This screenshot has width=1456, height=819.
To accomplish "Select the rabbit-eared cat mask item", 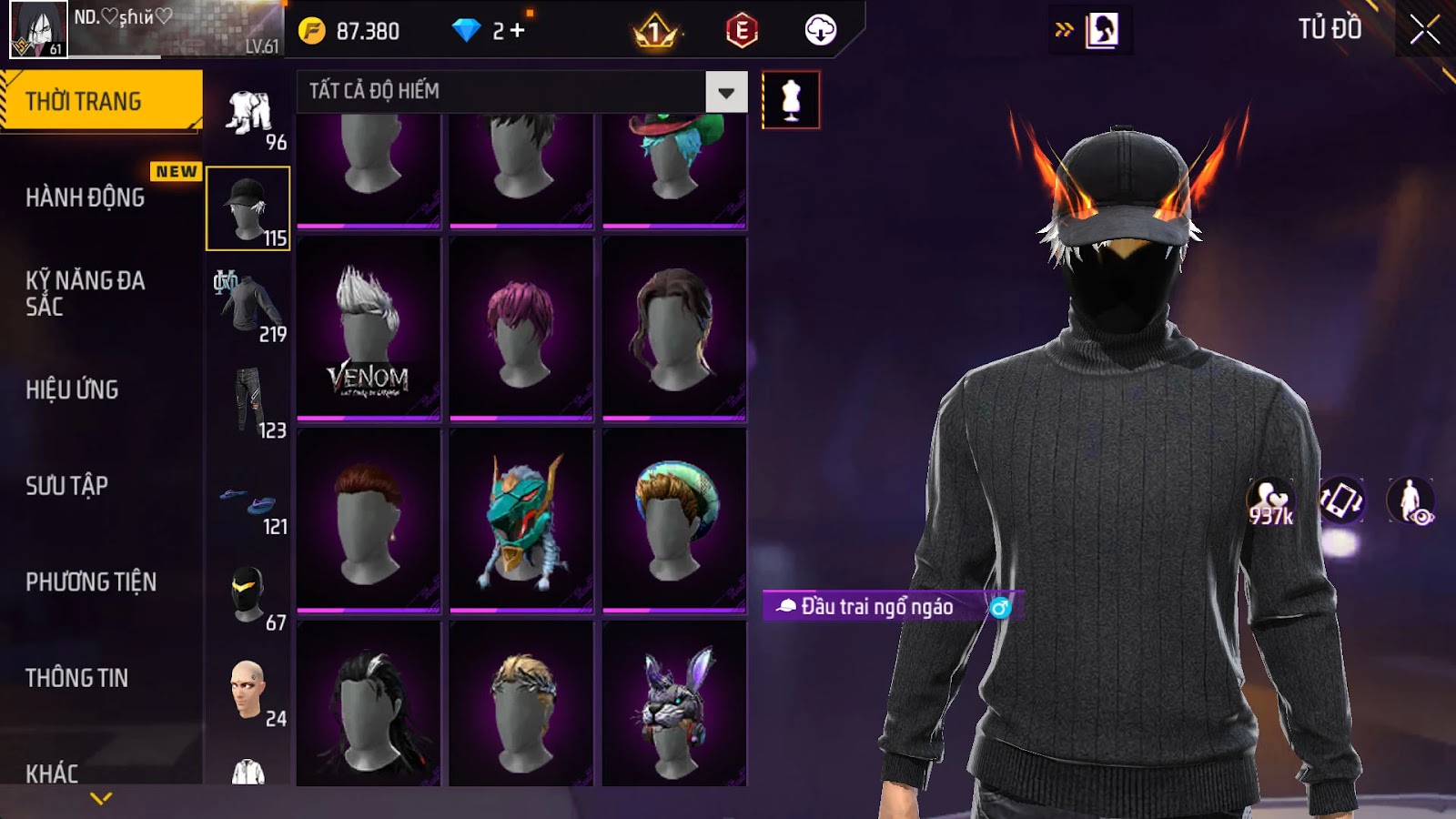I will click(x=674, y=705).
